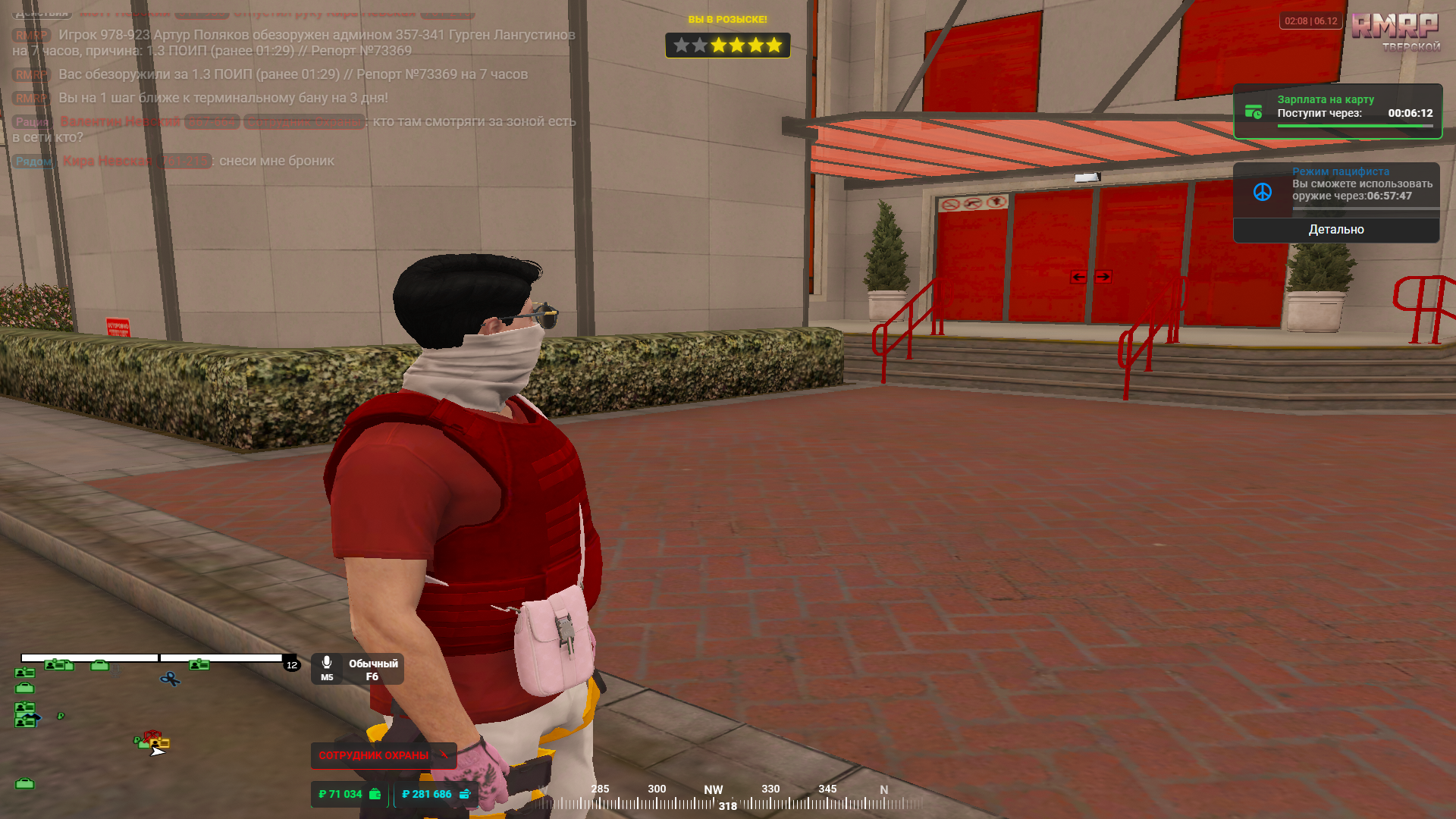This screenshot has width=1456, height=819.
Task: Select the cash balance ₽ 71 034
Action: [x=349, y=794]
